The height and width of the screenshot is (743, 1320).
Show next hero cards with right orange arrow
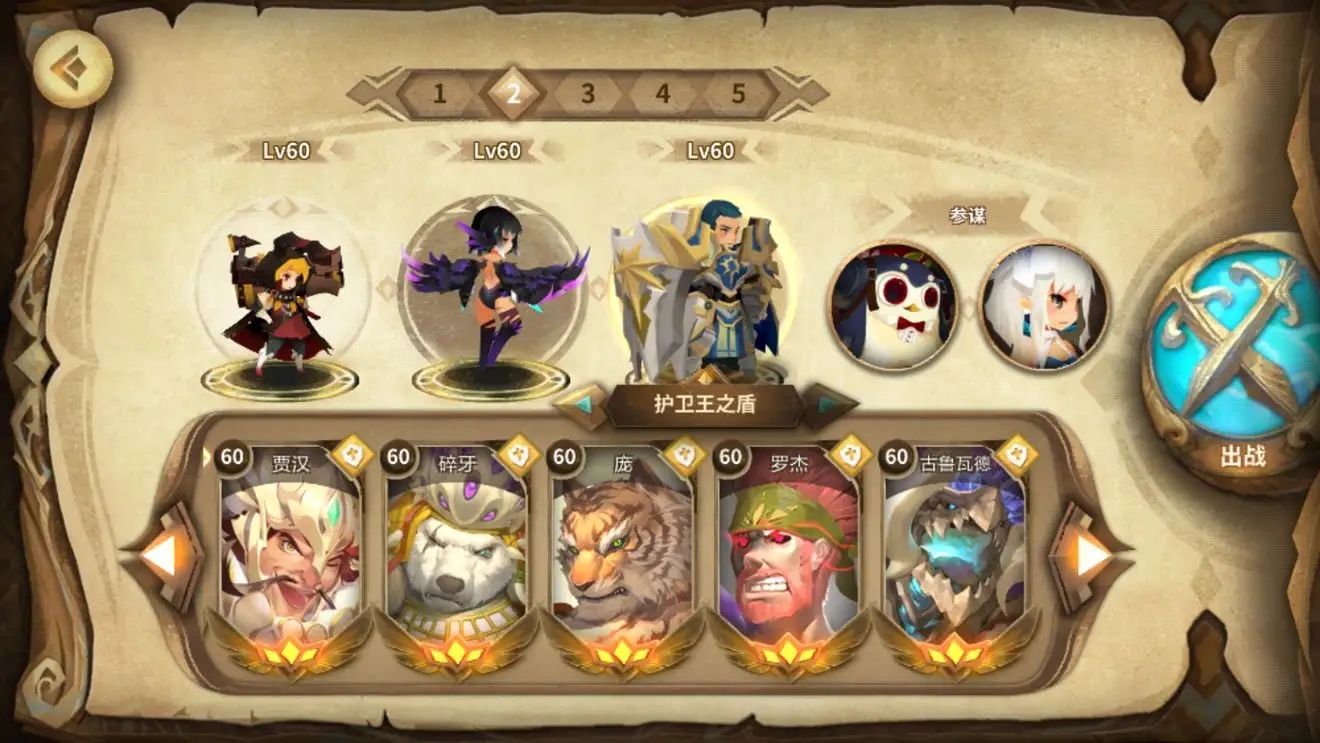(x=1091, y=556)
